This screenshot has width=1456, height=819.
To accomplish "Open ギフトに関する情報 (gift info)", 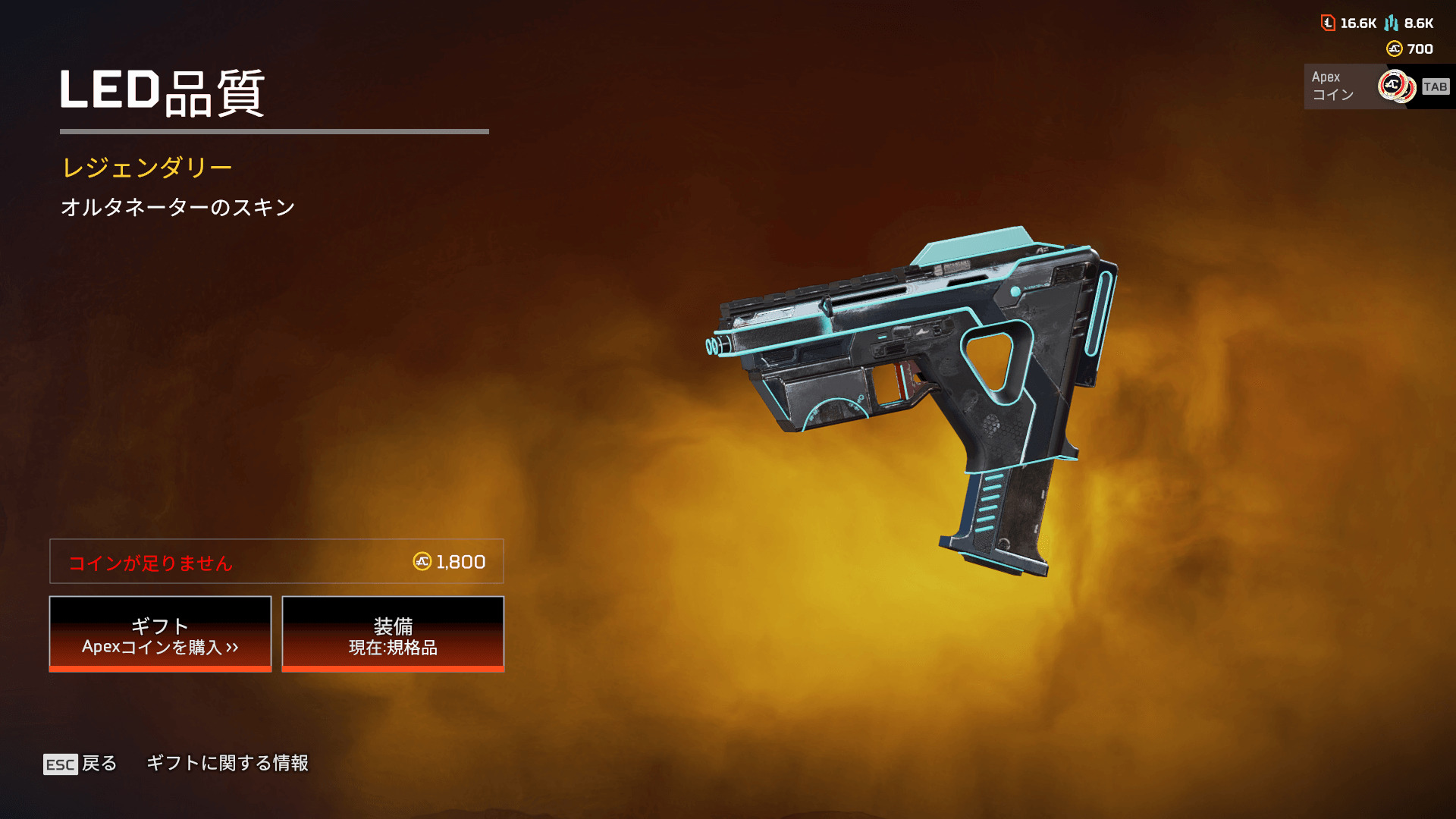I will coord(227,763).
